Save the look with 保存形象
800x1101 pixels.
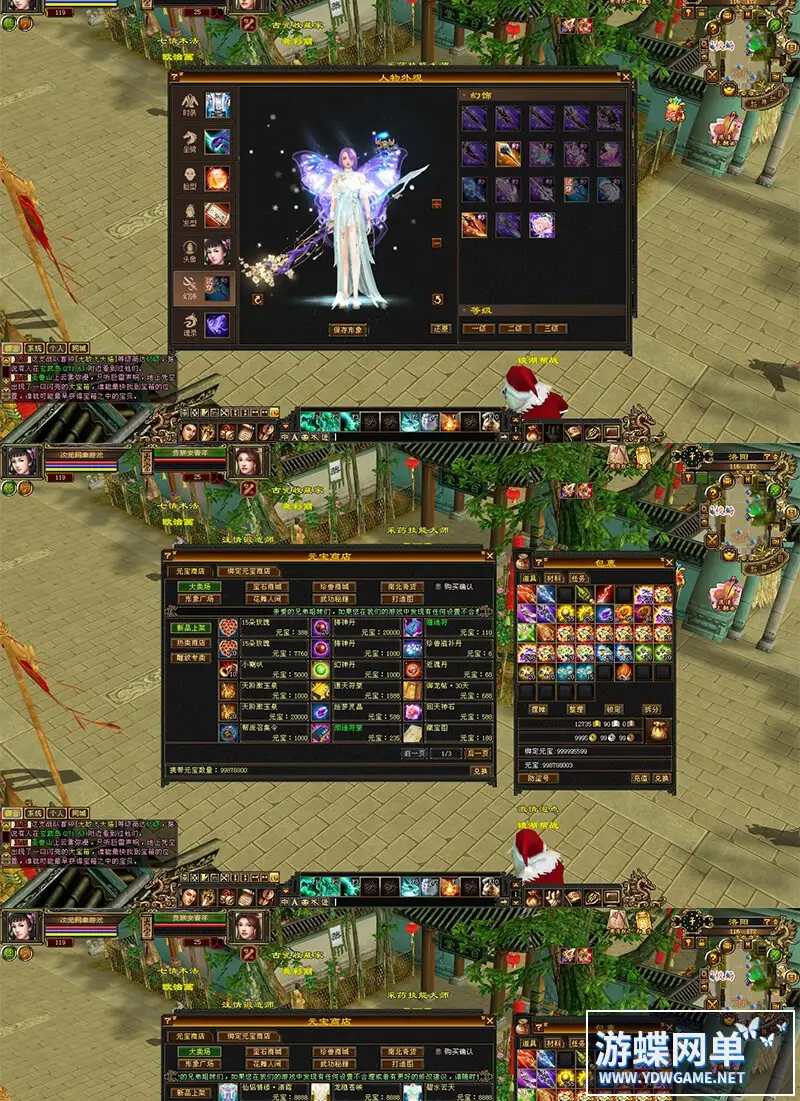(348, 329)
